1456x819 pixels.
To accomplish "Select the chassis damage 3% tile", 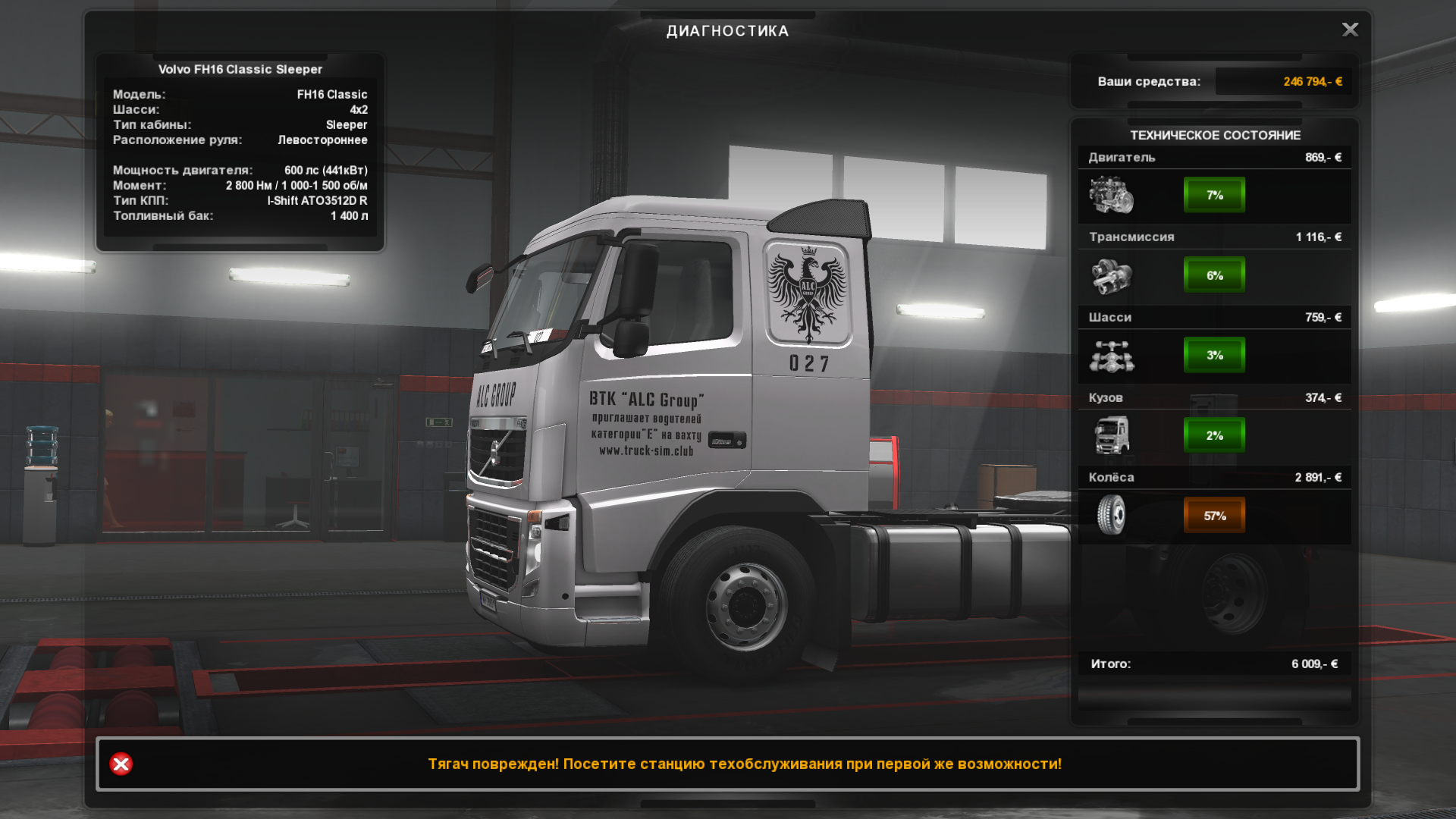I will (x=1214, y=355).
